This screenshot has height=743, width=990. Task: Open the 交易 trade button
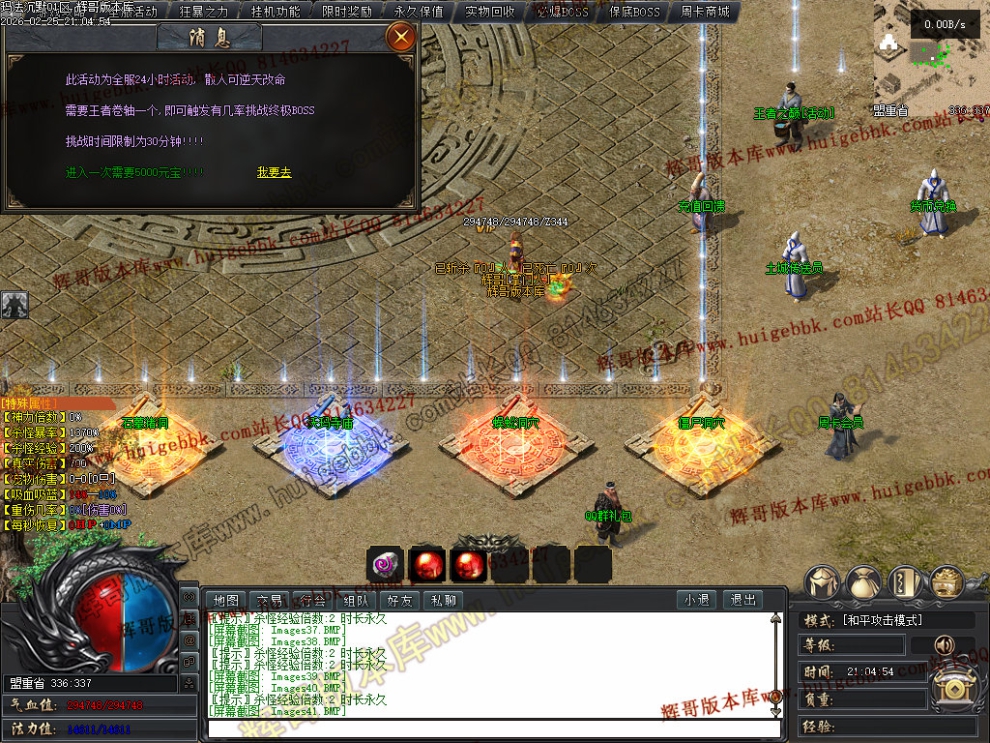pyautogui.click(x=270, y=601)
